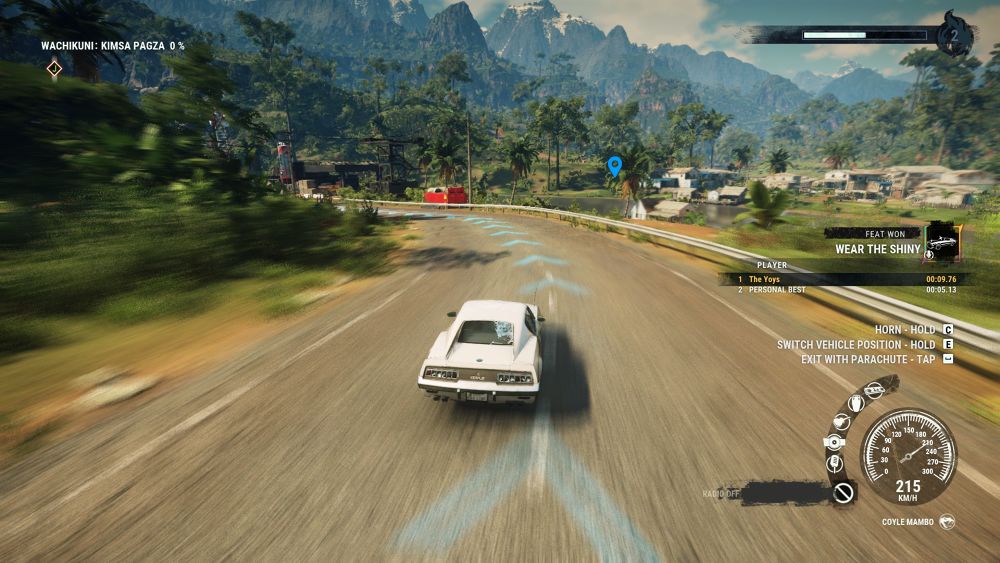Select the car radio station icon
This screenshot has width=1000, height=563.
pos(834,442)
